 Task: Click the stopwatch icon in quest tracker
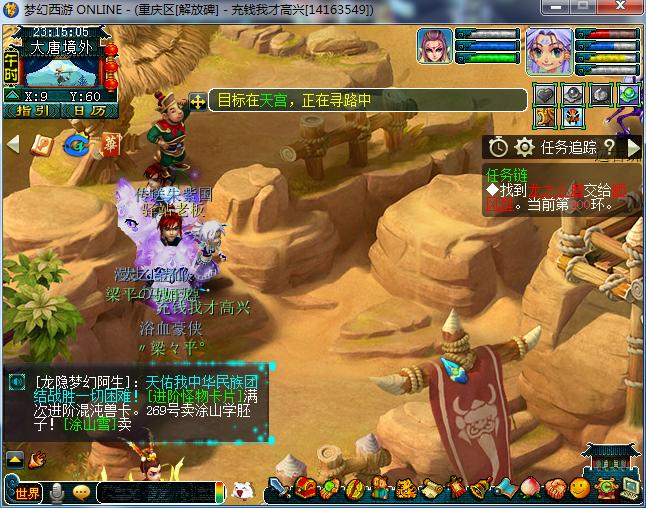(x=498, y=147)
